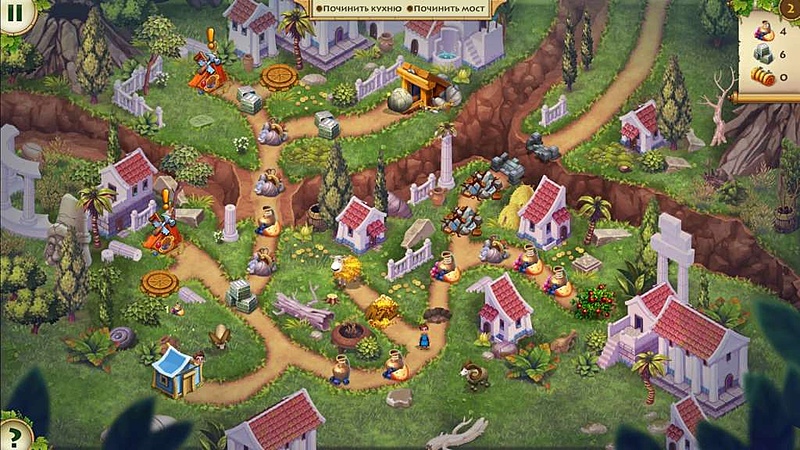Pause the game with the pause button
Screen dimensions: 800x450
pos(14,15)
